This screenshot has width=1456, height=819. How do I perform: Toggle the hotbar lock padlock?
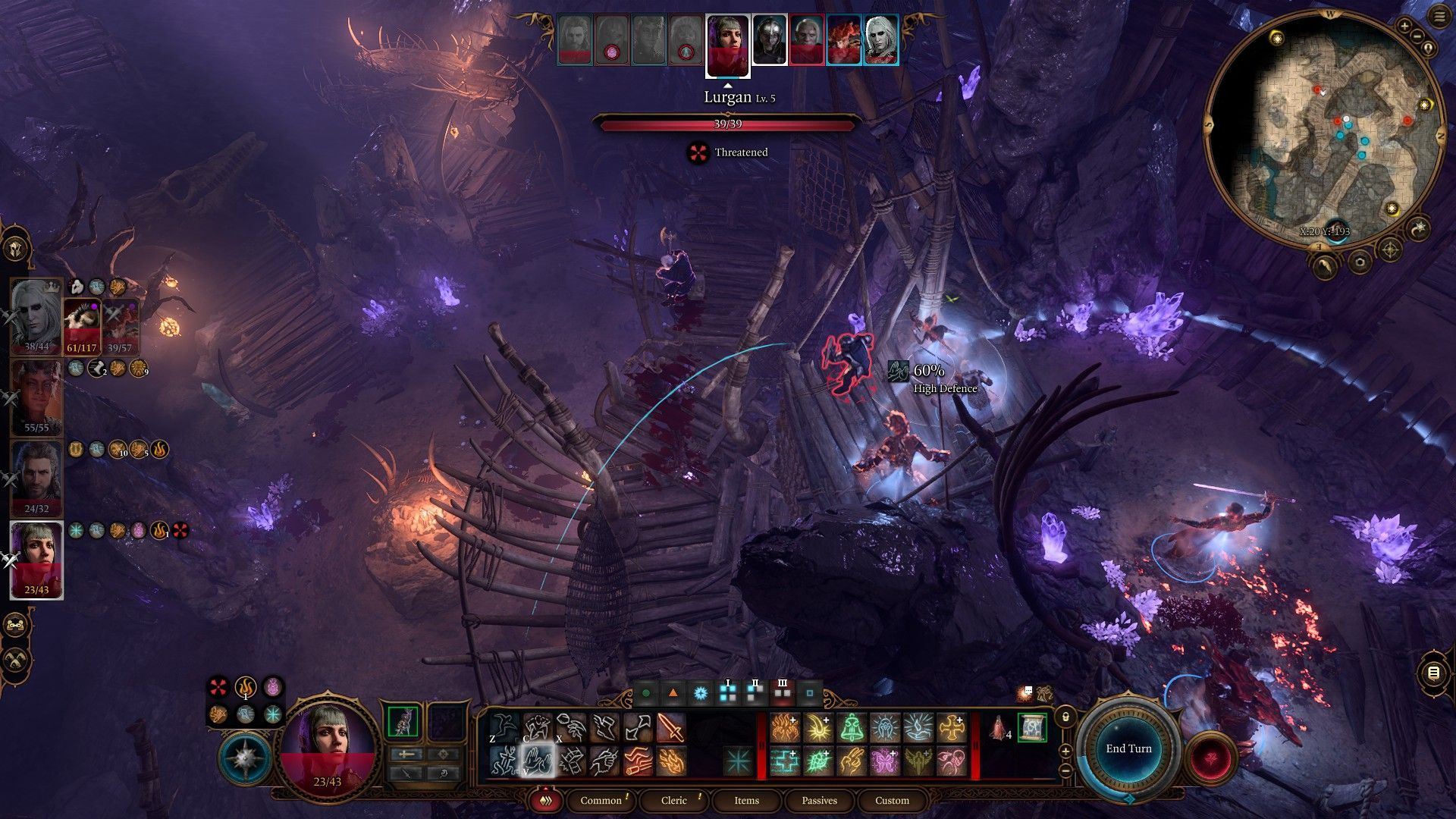click(1065, 717)
